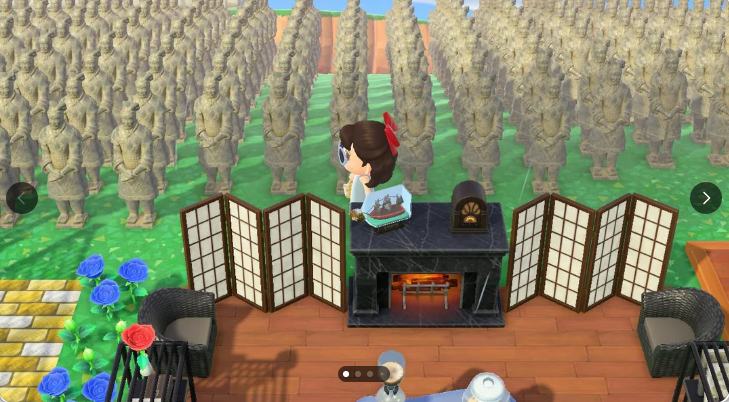Select the second carousel pagination dot
This screenshot has height=402, width=729.
(358, 374)
